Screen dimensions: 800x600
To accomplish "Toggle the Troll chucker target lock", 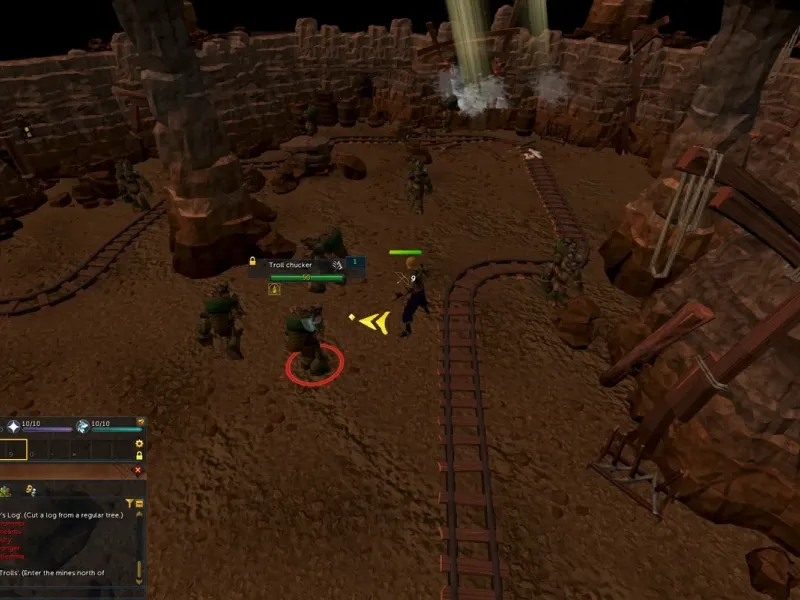I will click(x=253, y=262).
